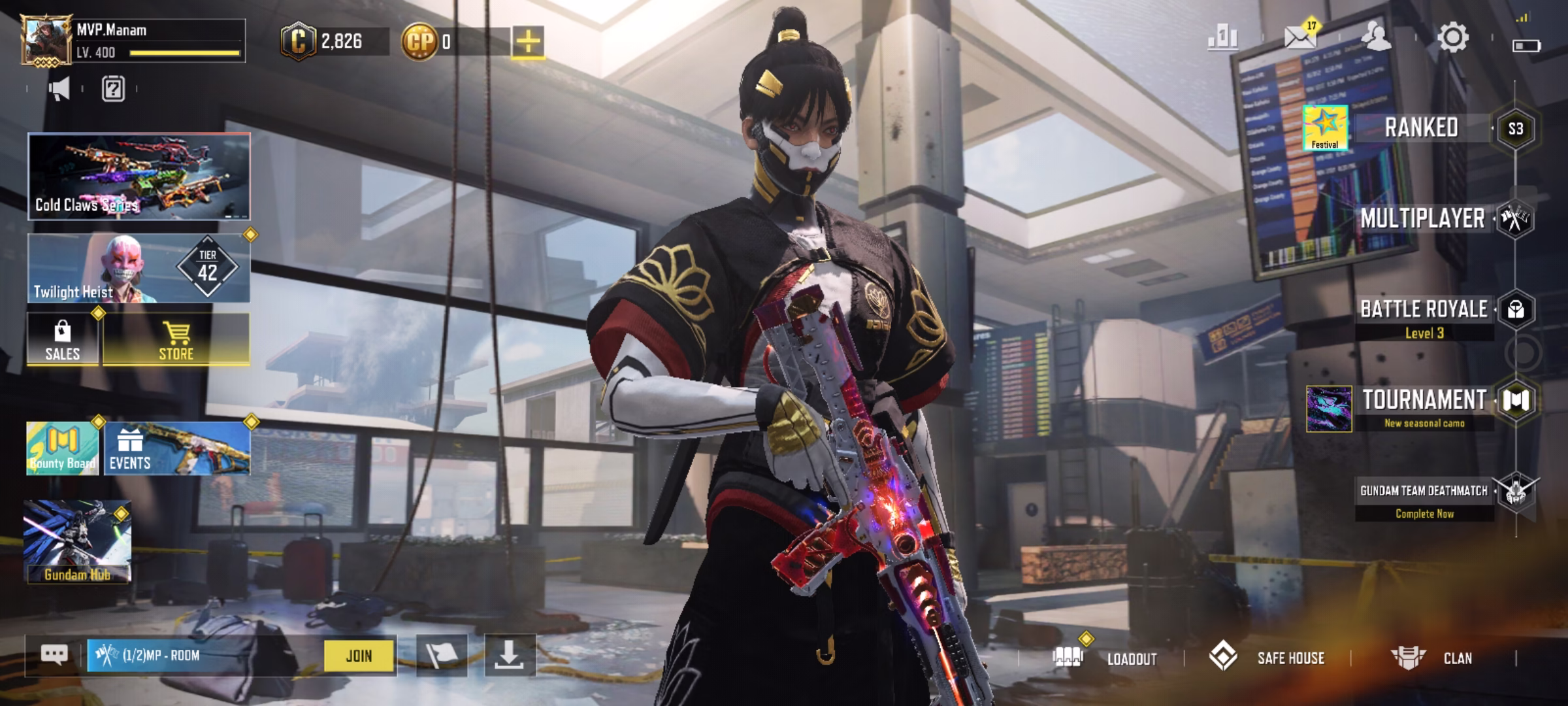The image size is (1568, 706).
Task: Open the settings gear
Action: [1453, 38]
